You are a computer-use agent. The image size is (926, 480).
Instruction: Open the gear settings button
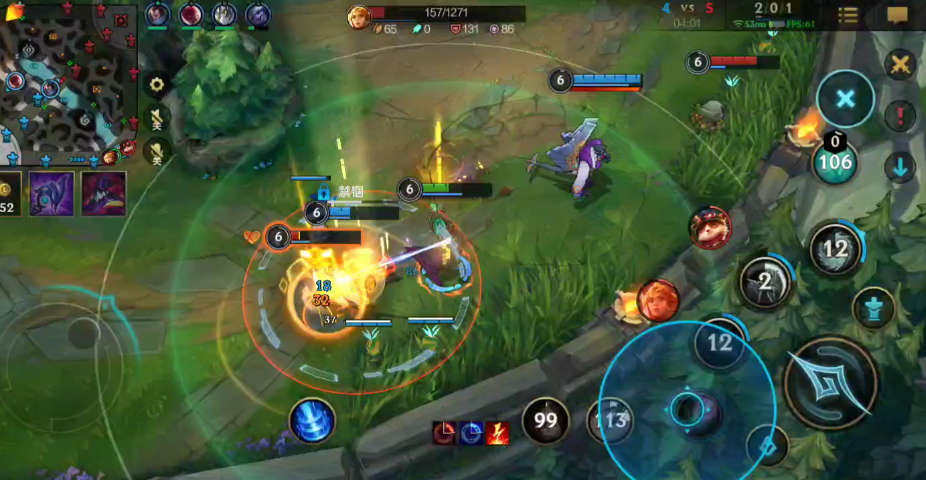tap(156, 84)
